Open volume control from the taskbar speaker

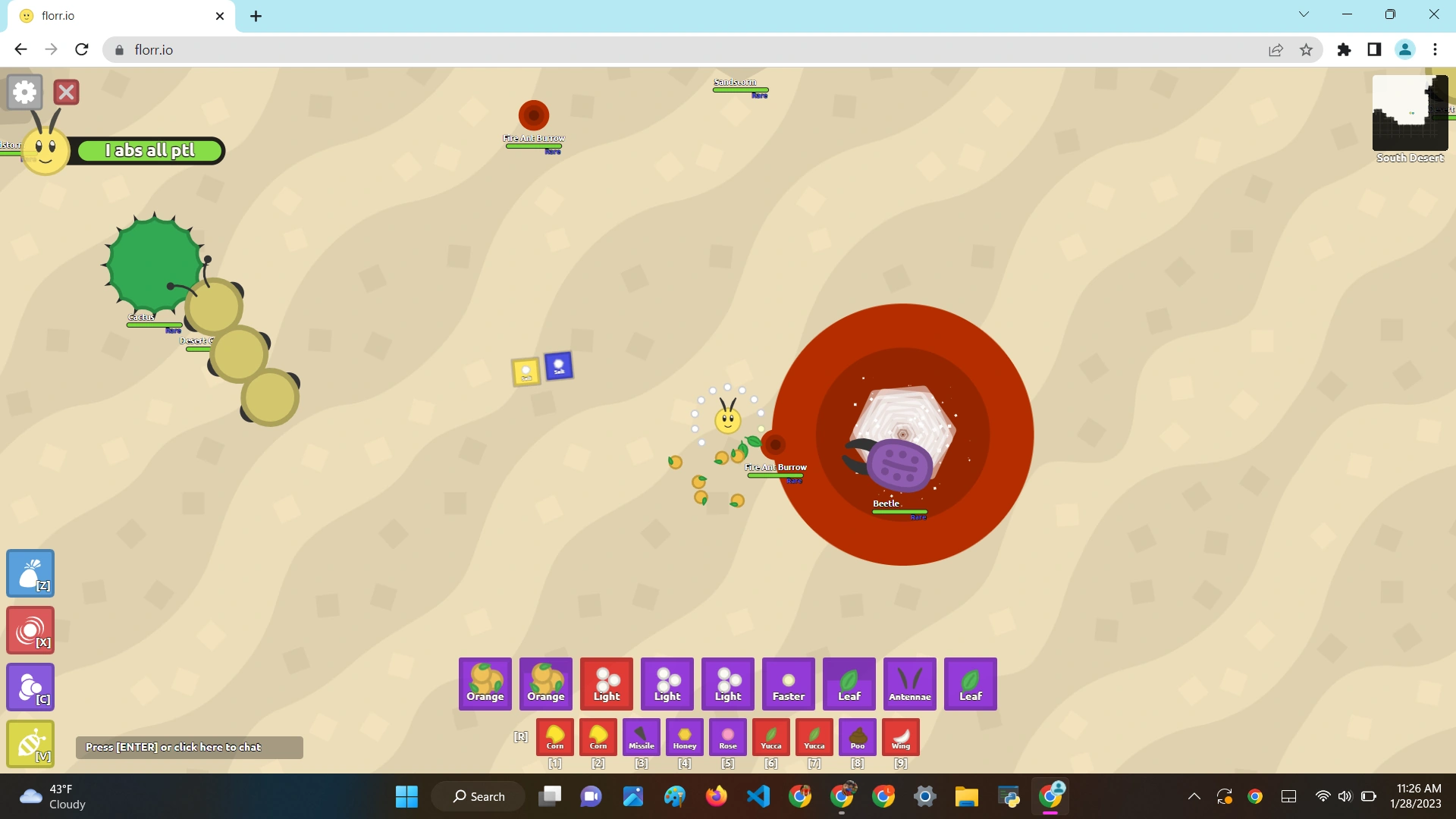tap(1345, 796)
